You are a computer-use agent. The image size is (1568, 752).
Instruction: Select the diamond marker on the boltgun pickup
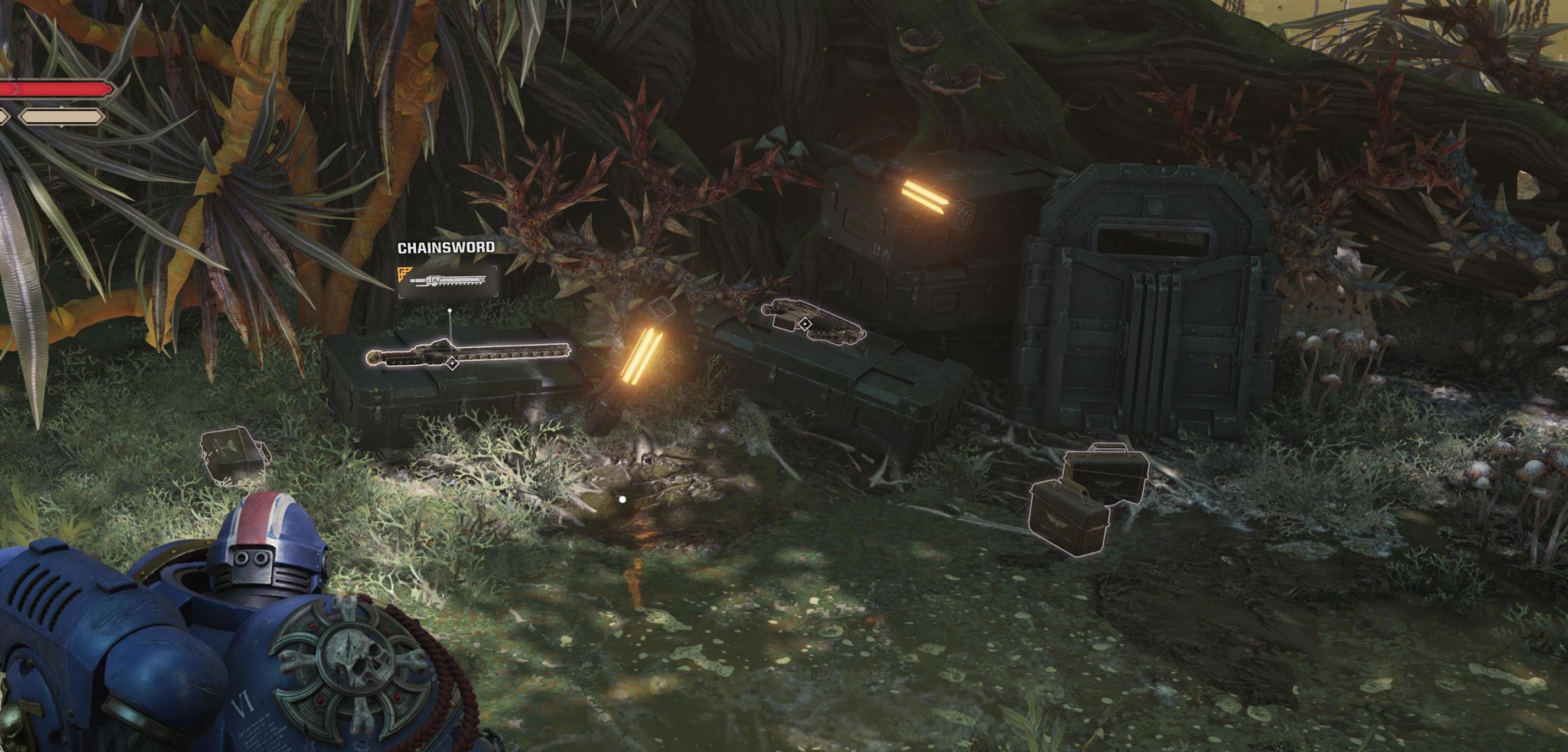click(x=805, y=324)
